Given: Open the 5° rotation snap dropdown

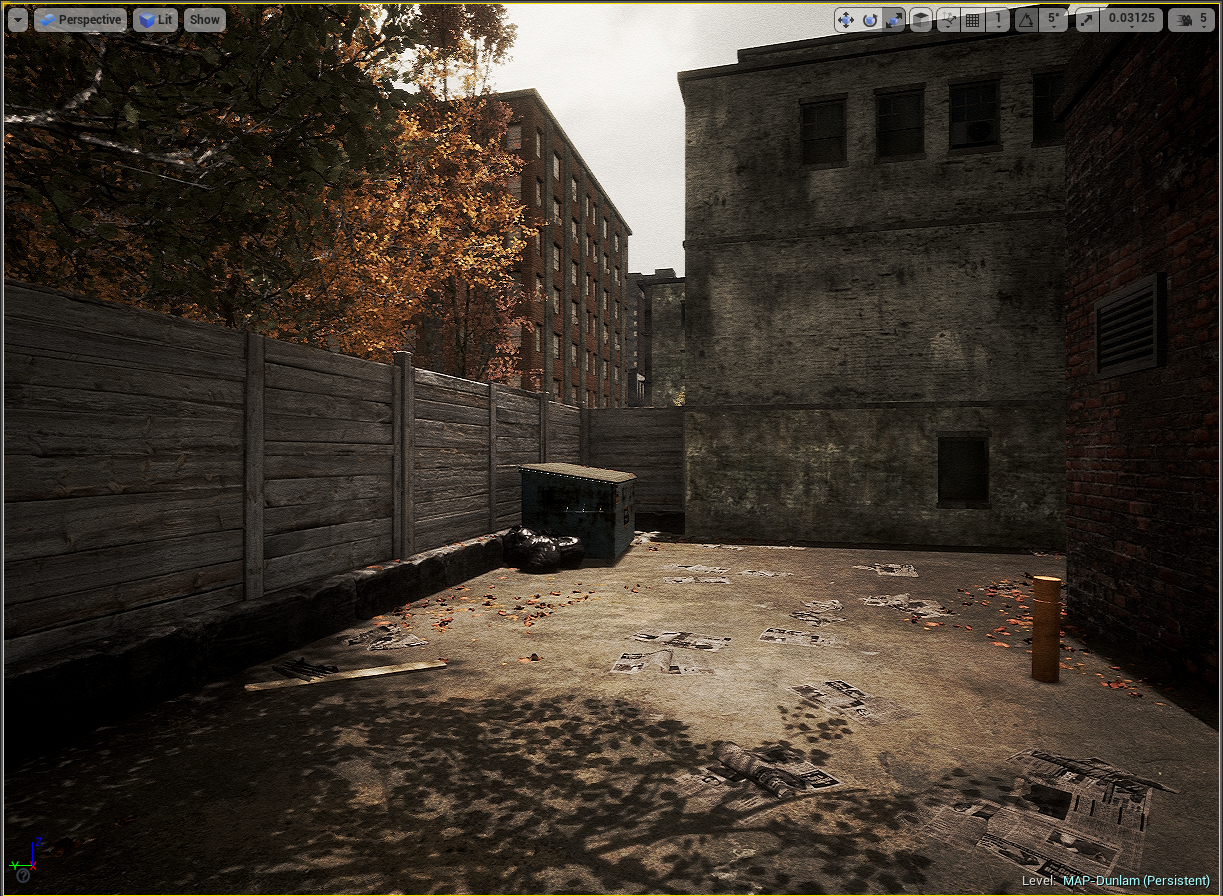Looking at the screenshot, I should click(x=1052, y=20).
